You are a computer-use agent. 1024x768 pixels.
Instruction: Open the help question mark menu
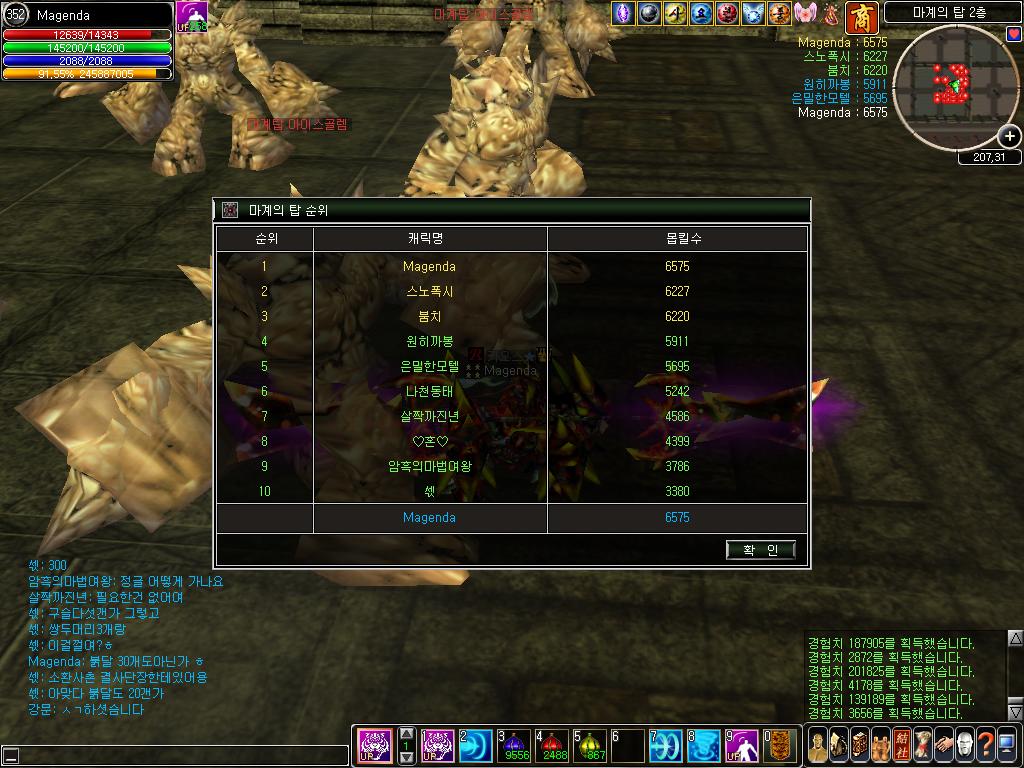pyautogui.click(x=986, y=745)
